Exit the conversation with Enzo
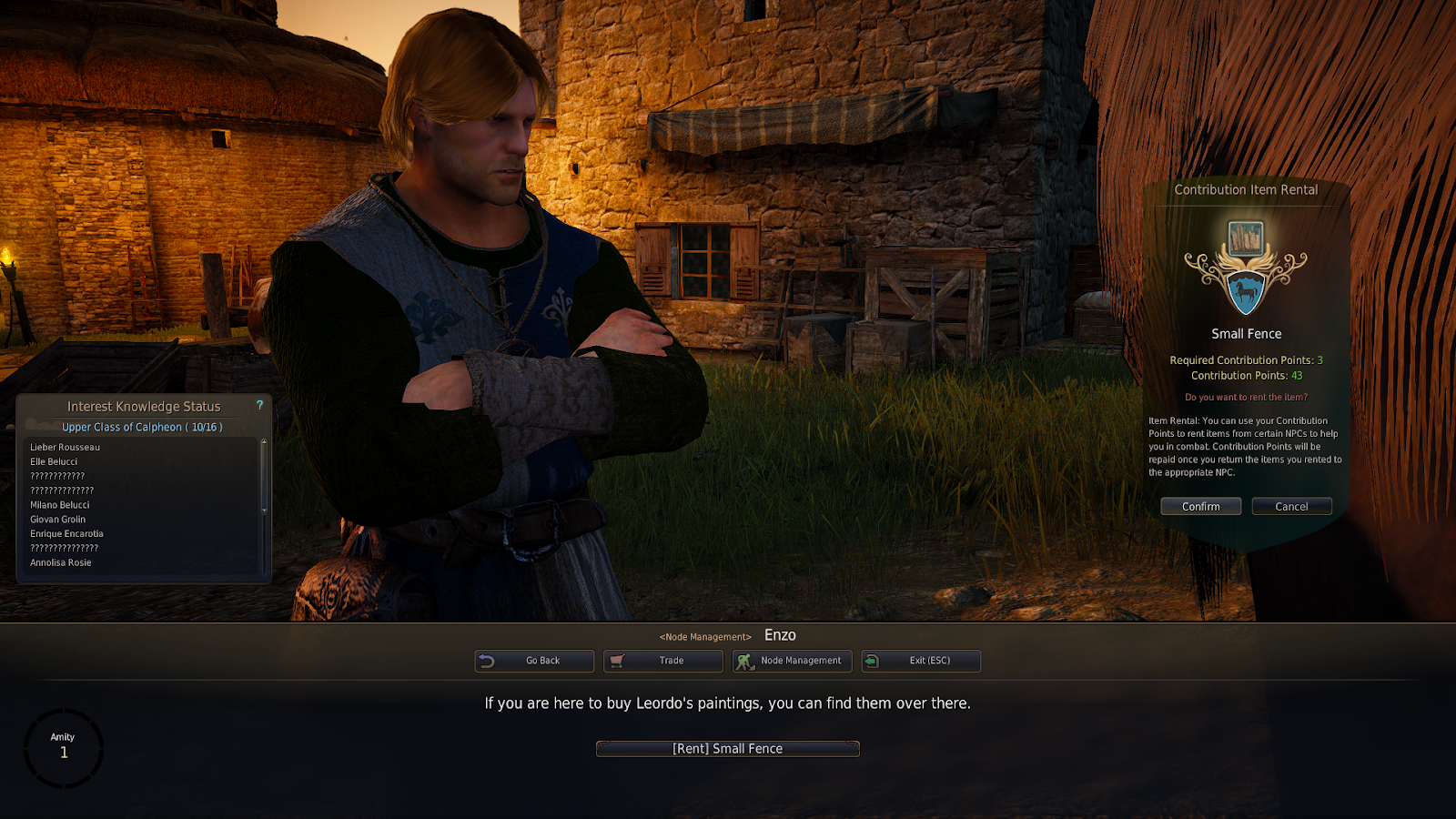1456x819 pixels. coord(921,661)
